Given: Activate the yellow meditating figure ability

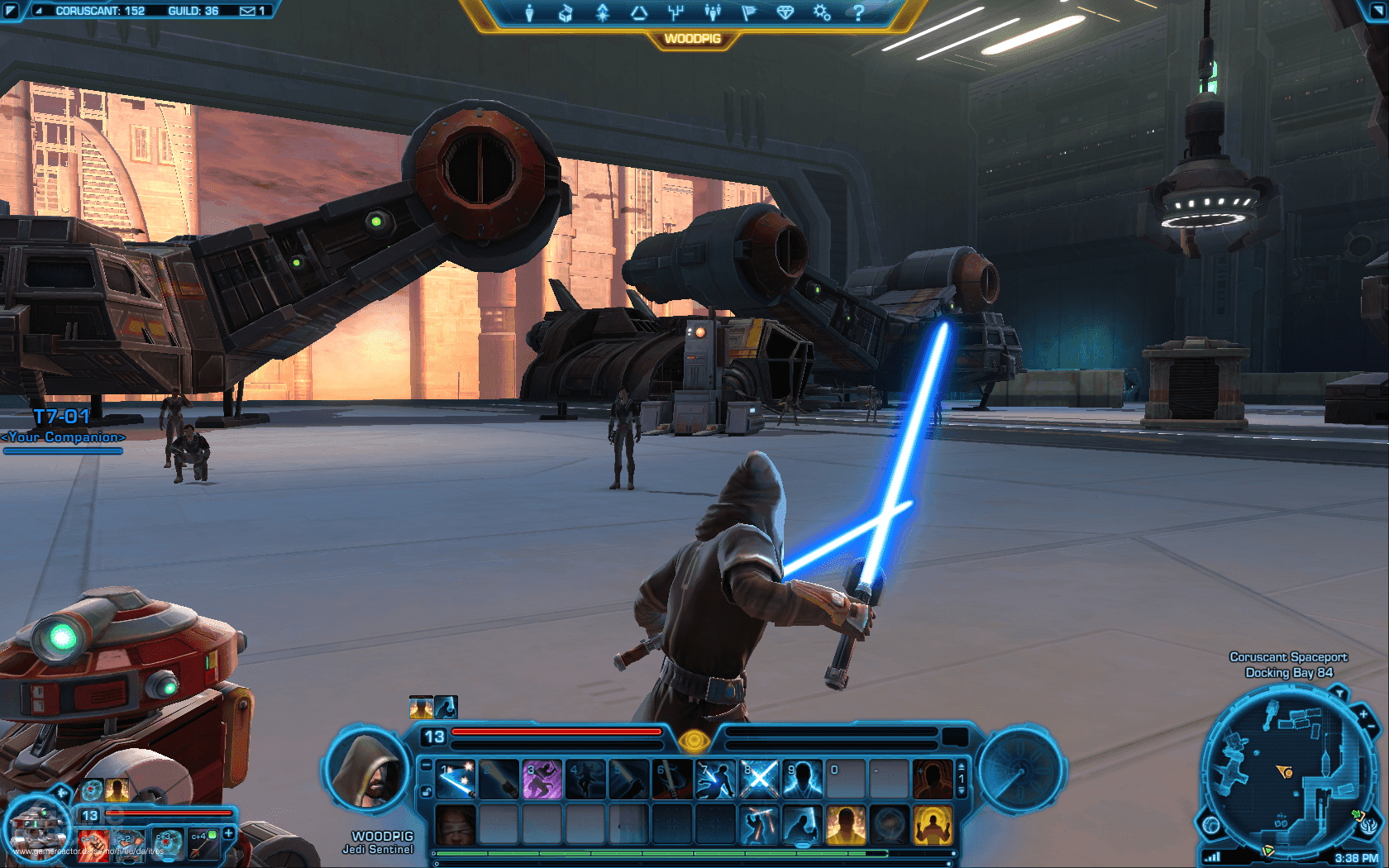Looking at the screenshot, I should click(932, 824).
